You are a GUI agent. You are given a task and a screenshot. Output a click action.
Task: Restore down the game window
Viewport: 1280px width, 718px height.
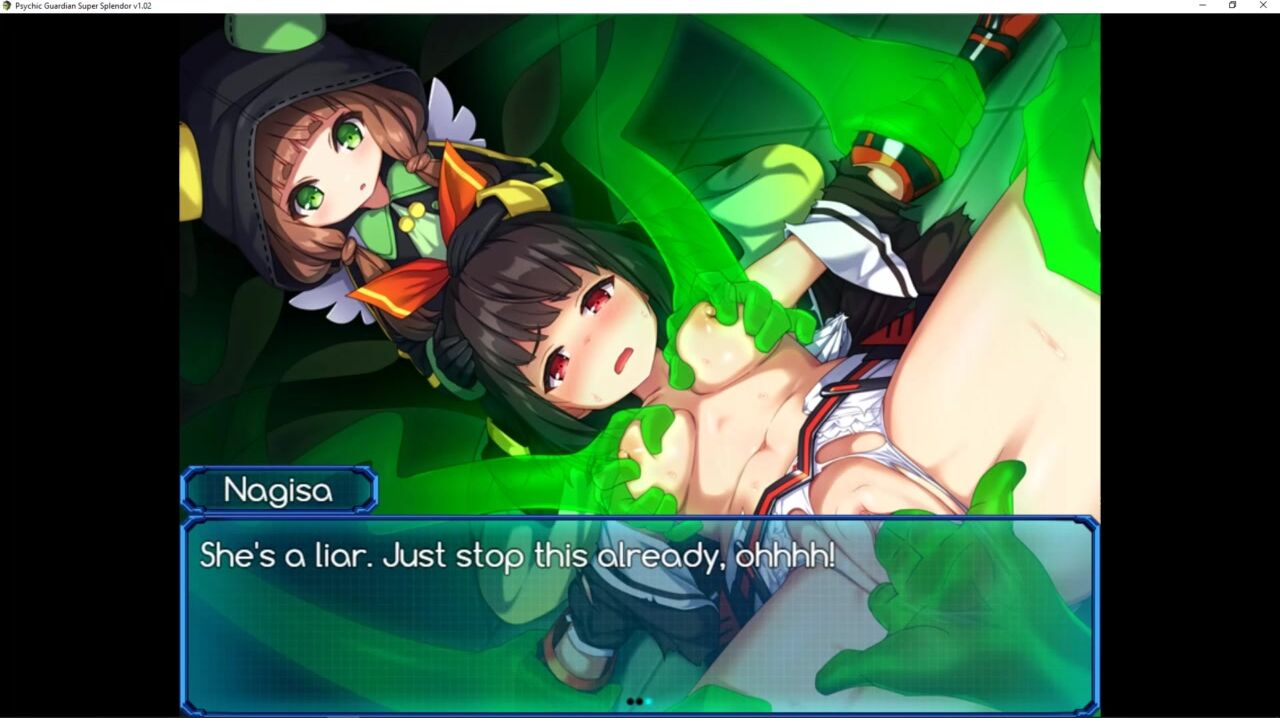pos(1233,6)
